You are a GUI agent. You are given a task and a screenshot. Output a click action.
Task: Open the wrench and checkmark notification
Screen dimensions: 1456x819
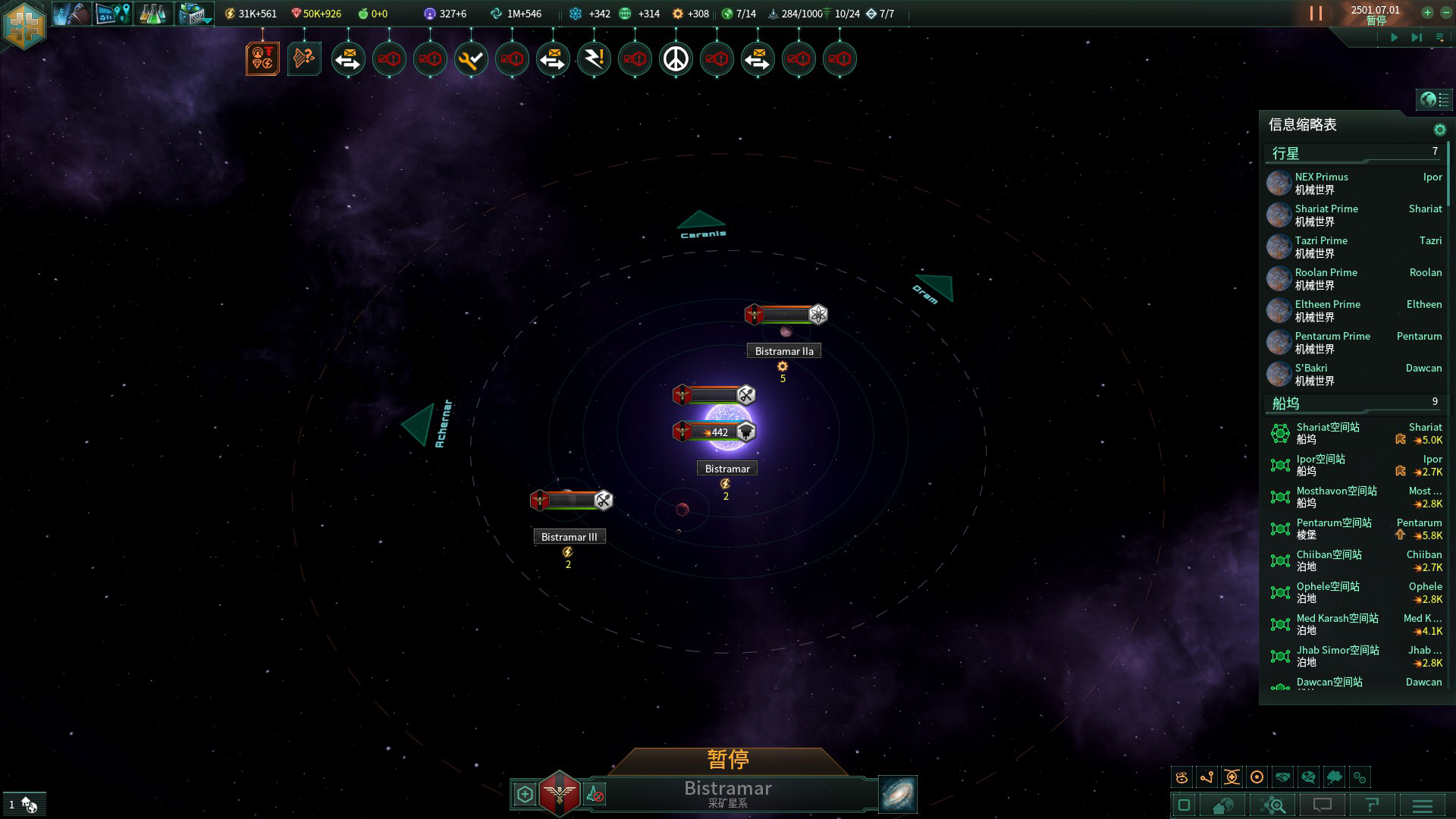[x=471, y=59]
